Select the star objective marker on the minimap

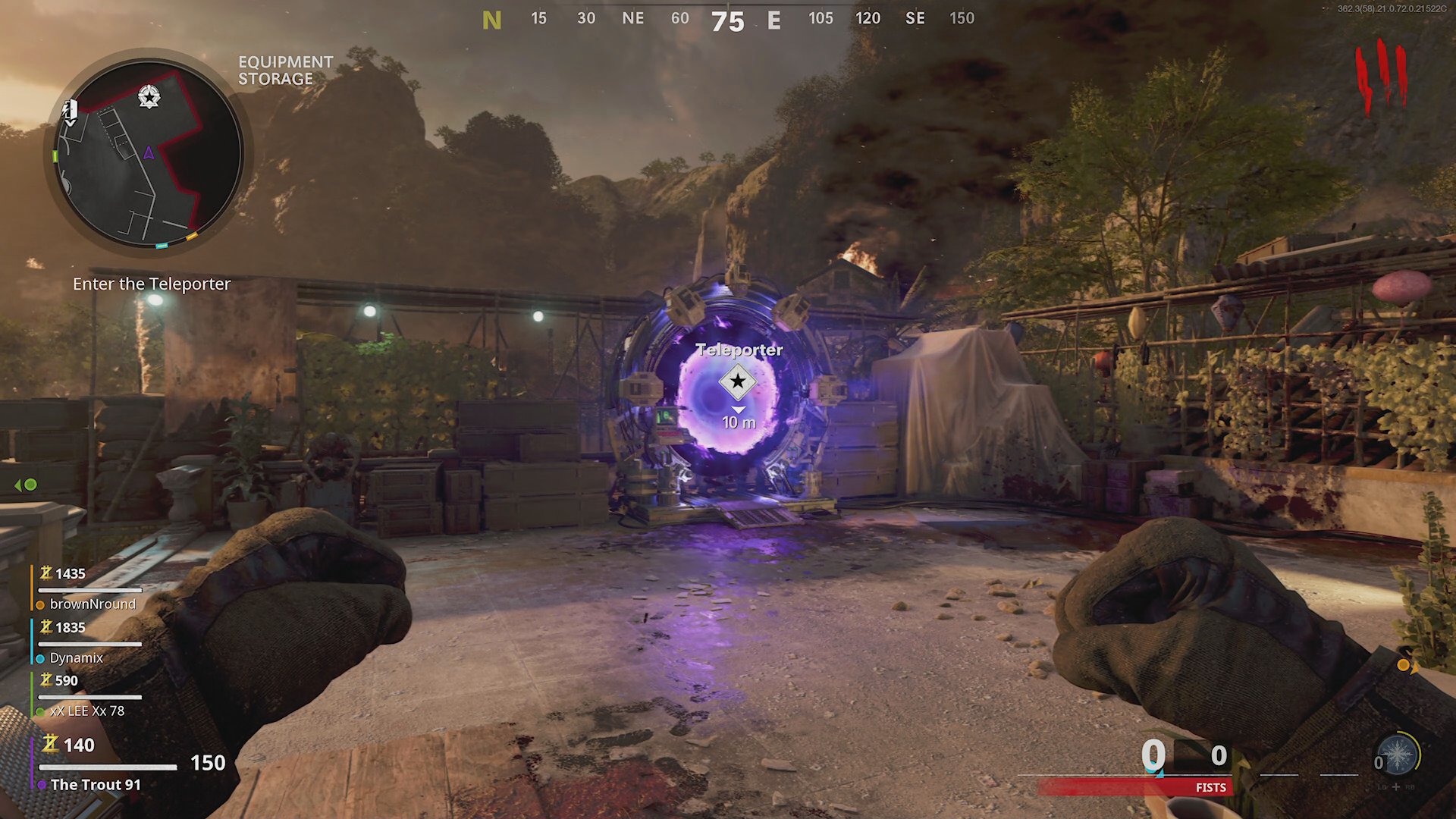click(149, 97)
